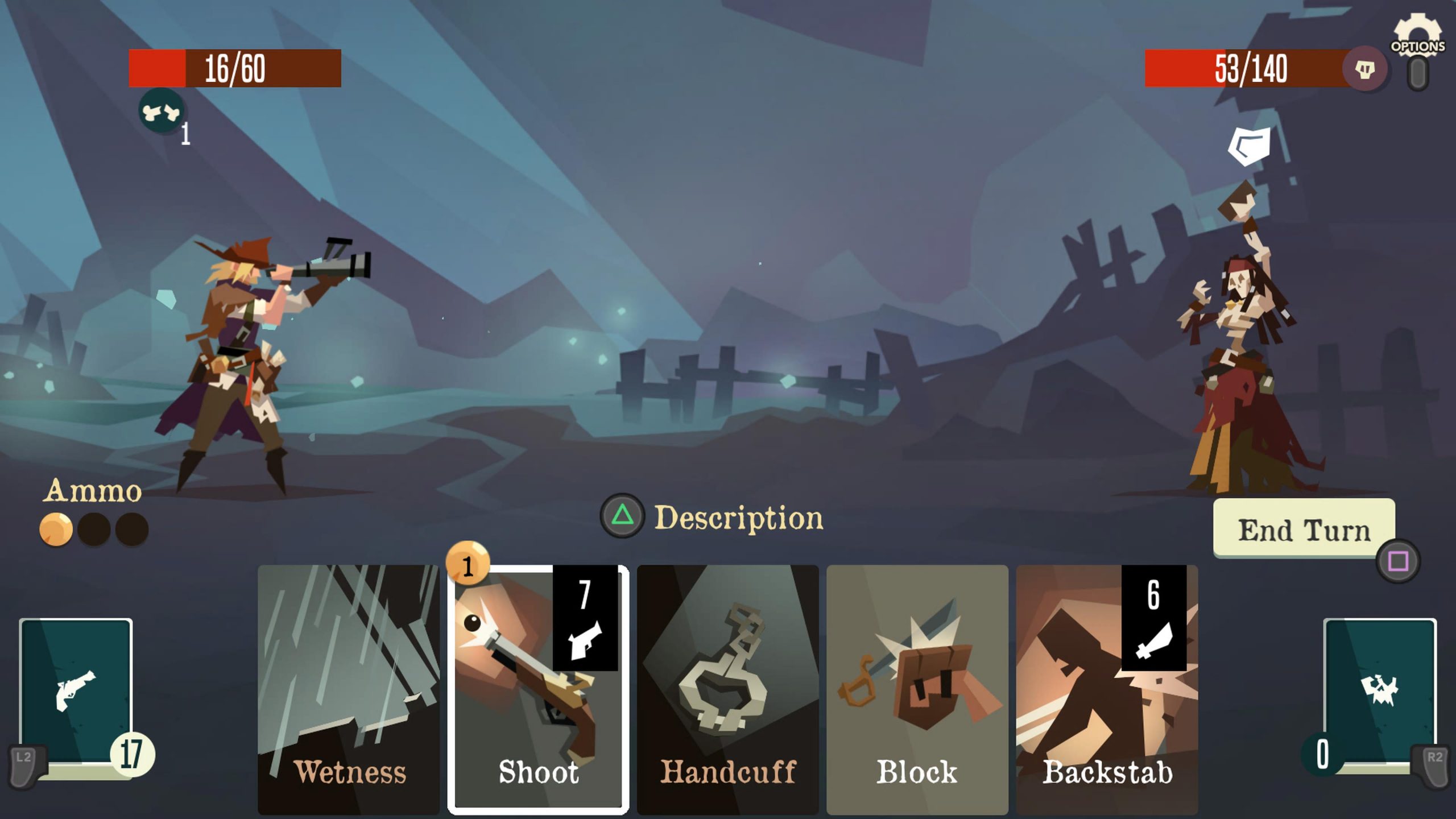The height and width of the screenshot is (819, 1456).
Task: Select the Shoot pistol card
Action: pyautogui.click(x=538, y=688)
